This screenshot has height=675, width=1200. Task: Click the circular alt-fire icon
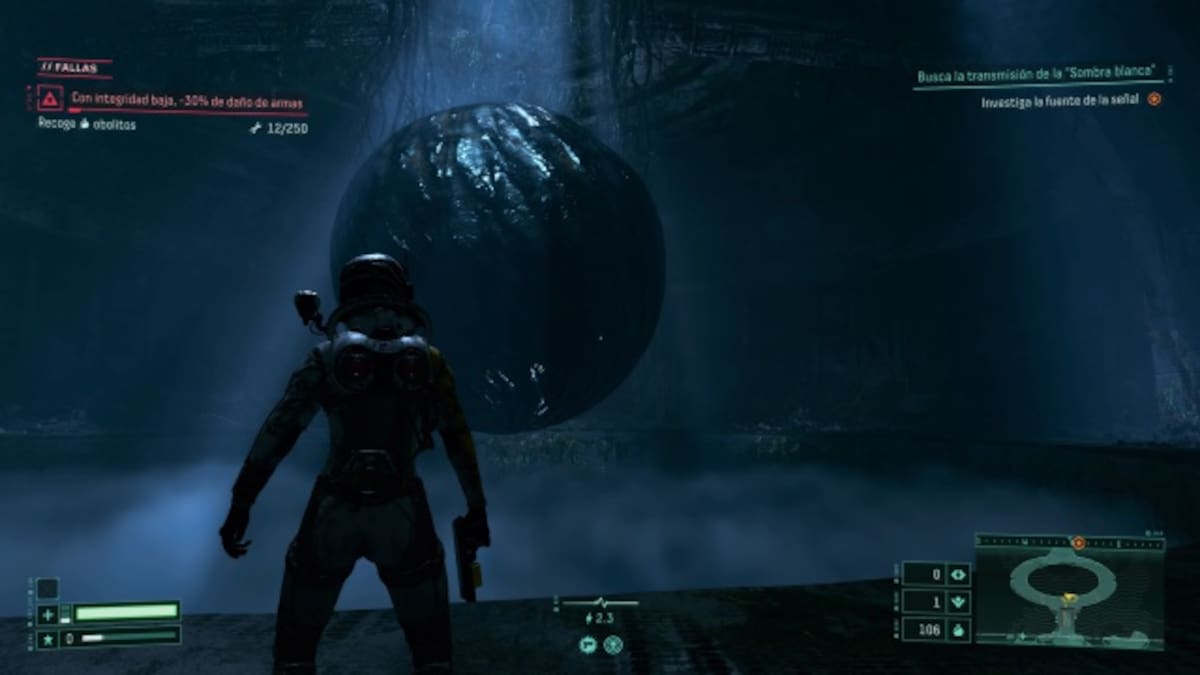click(x=613, y=645)
